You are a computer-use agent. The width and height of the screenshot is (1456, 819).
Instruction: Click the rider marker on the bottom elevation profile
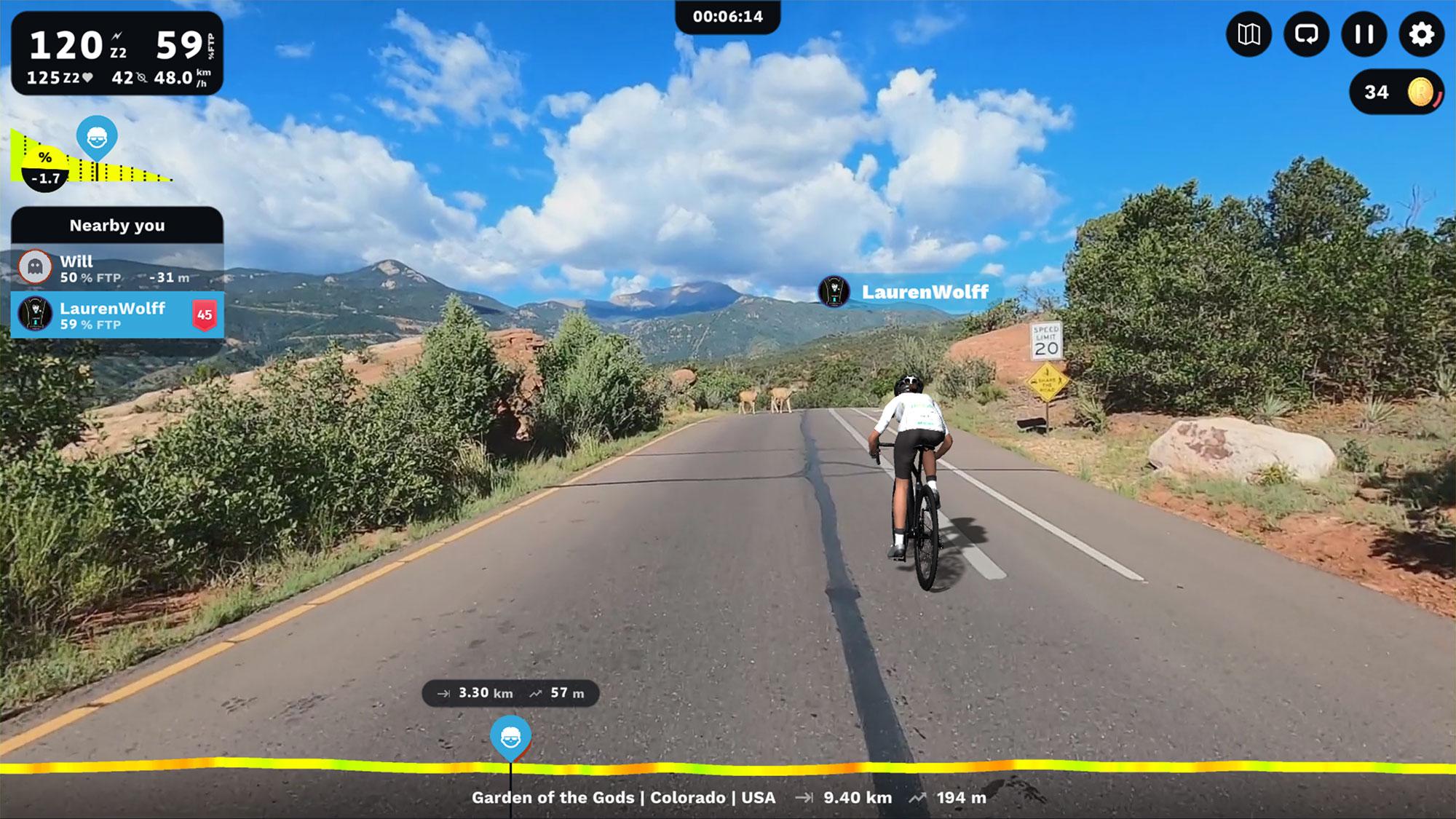click(510, 737)
